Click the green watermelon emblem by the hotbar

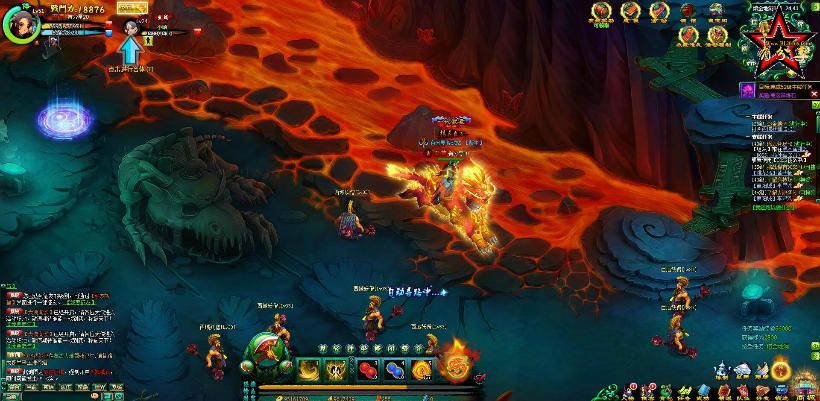click(x=263, y=351)
